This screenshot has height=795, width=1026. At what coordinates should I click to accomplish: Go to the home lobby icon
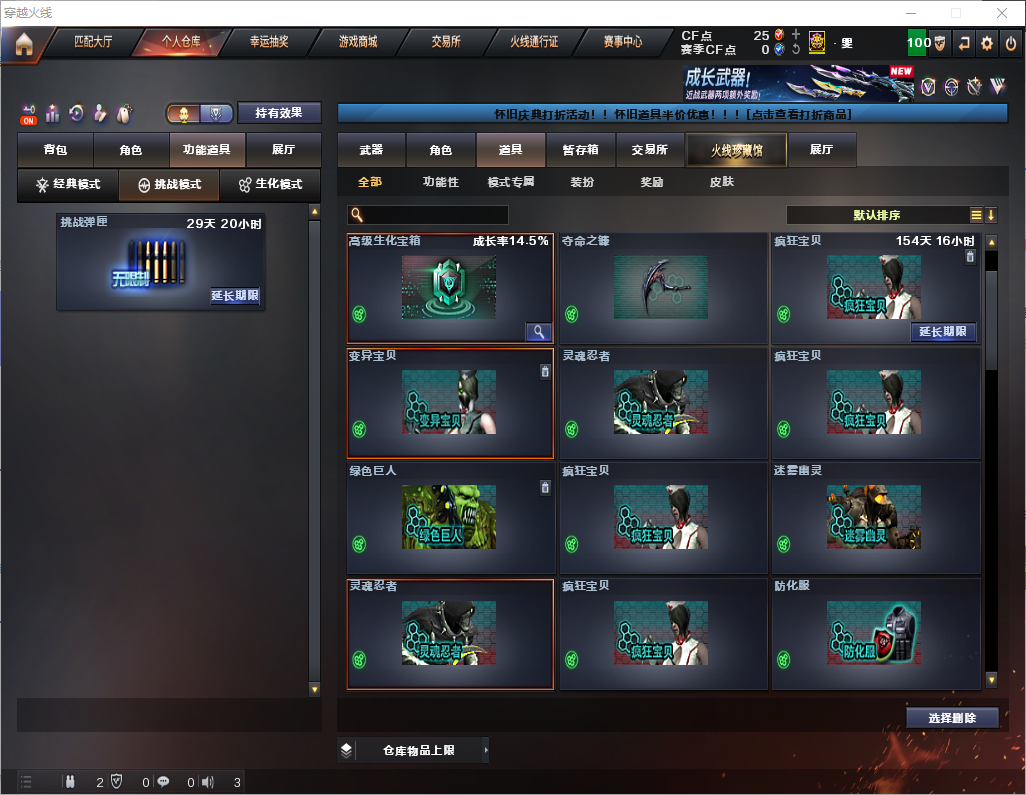tap(24, 43)
